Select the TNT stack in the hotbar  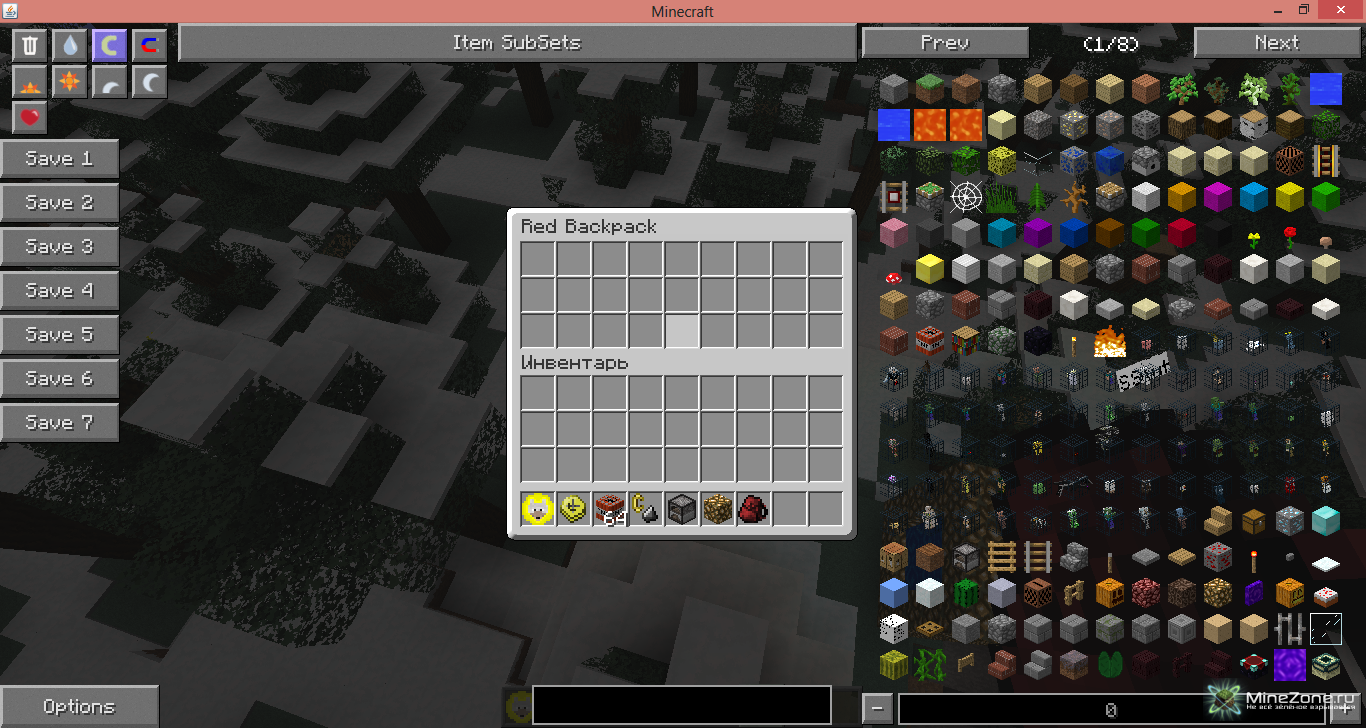(609, 510)
